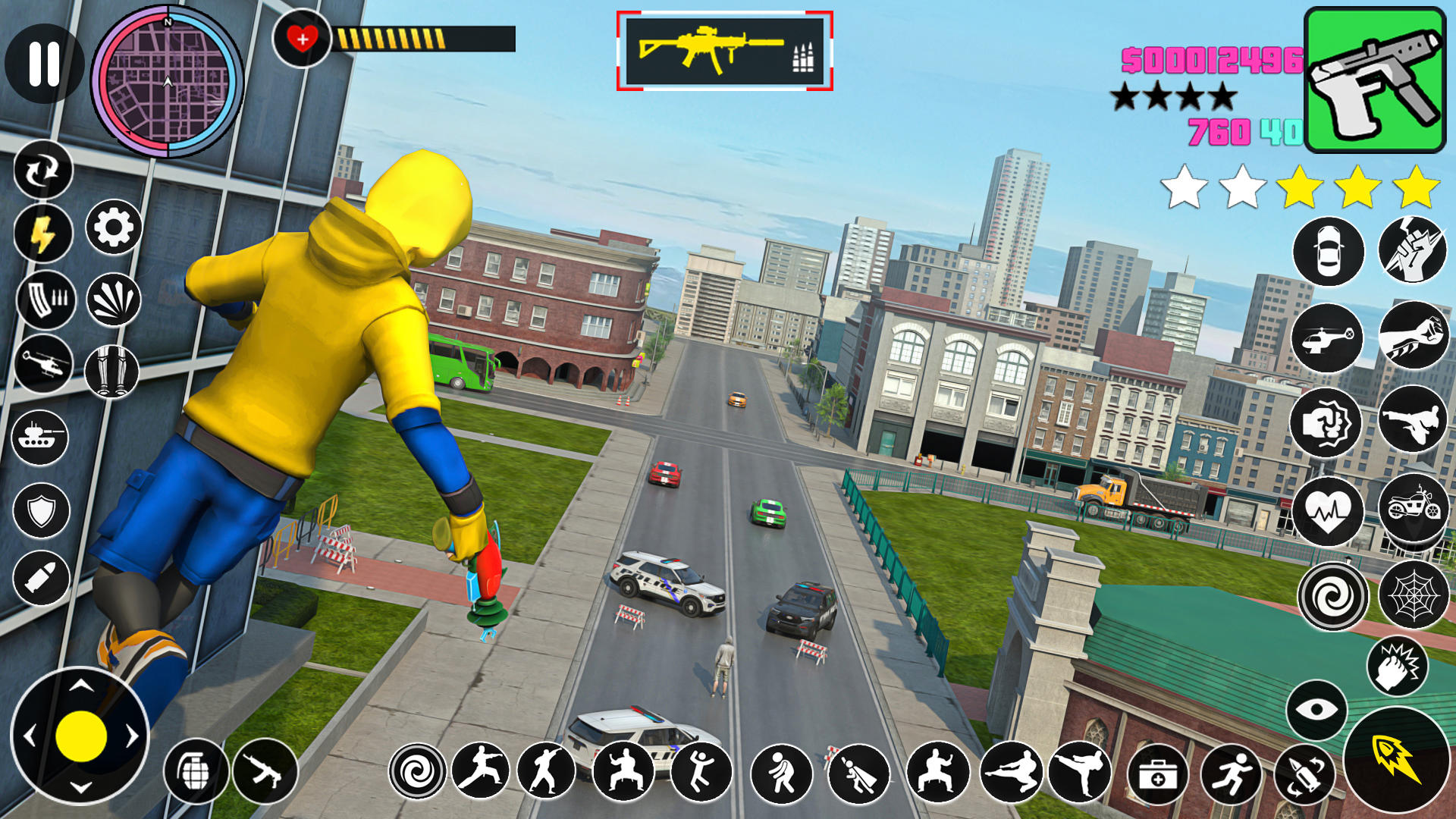Screen dimensions: 1456x819
Task: Summon the motorcycle
Action: 1413,507
